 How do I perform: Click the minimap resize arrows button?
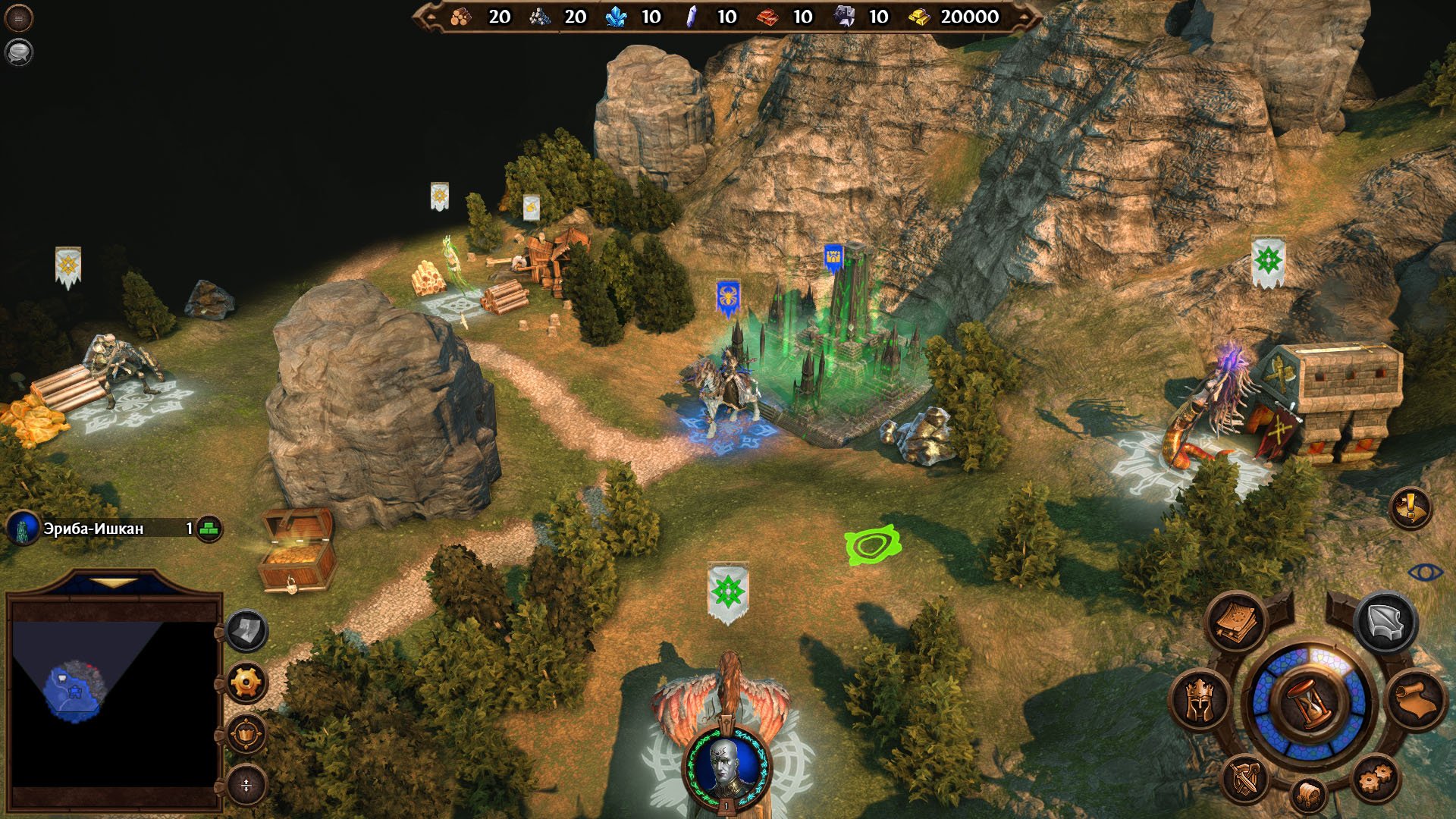pyautogui.click(x=246, y=786)
